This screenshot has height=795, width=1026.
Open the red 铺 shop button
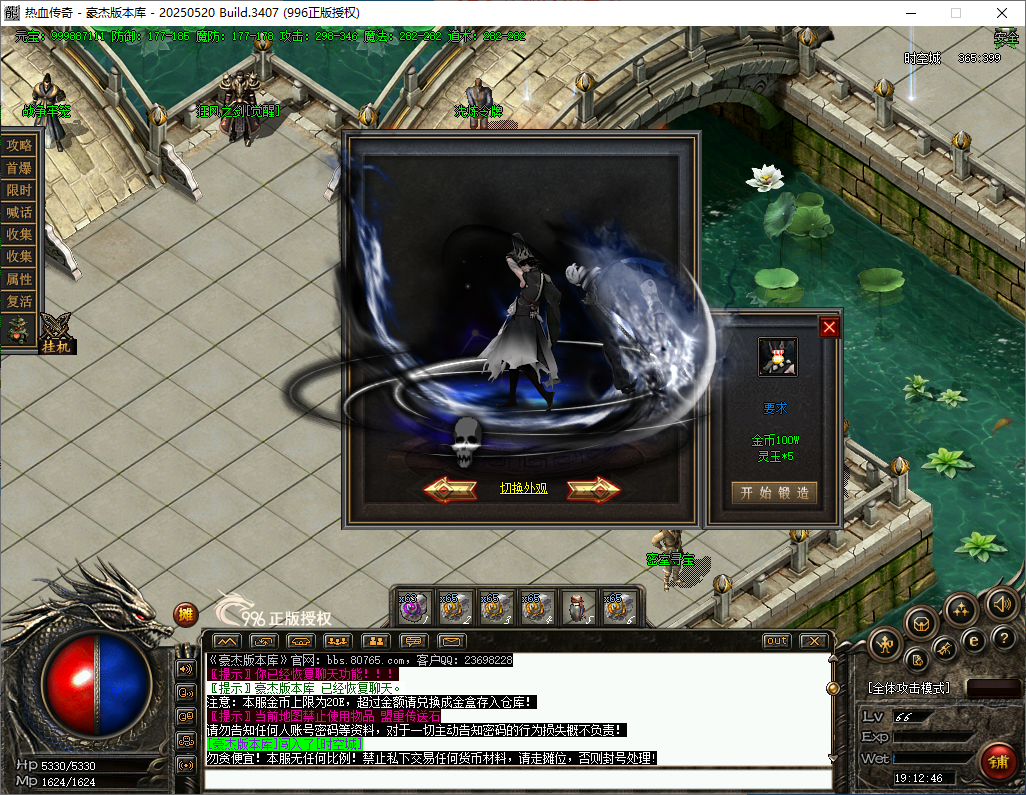pos(997,762)
